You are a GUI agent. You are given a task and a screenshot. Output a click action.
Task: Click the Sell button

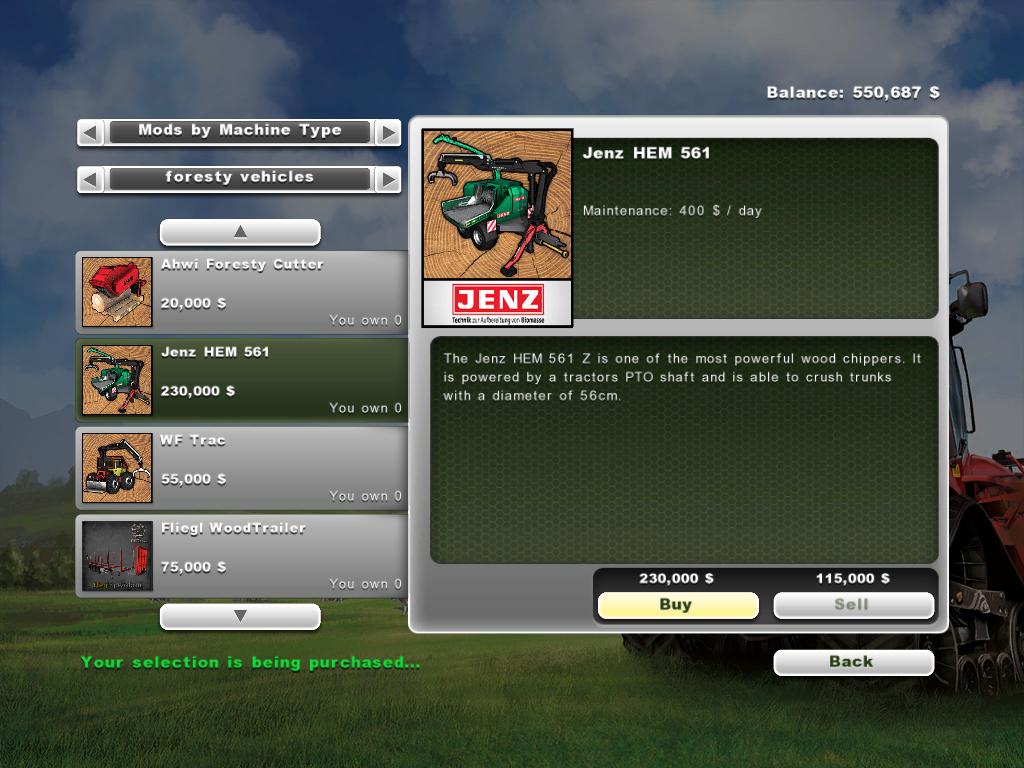point(853,605)
